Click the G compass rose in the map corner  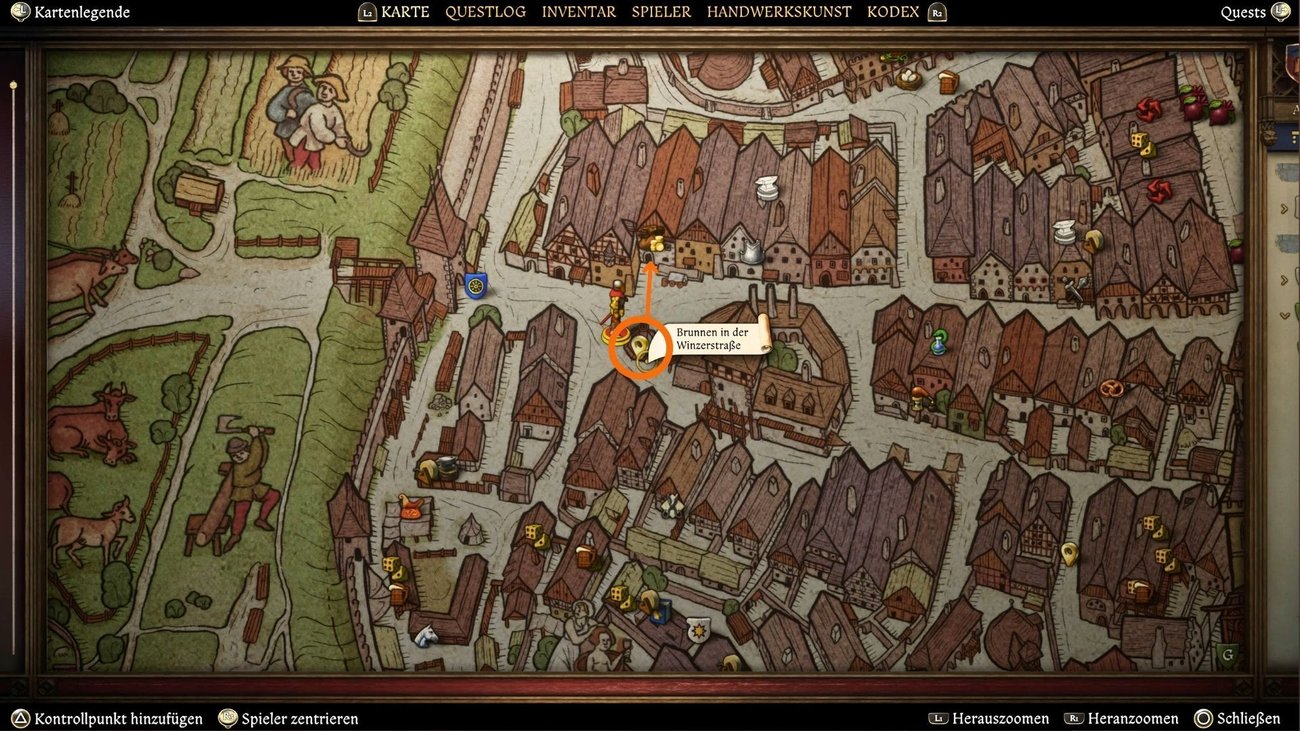[x=1227, y=655]
